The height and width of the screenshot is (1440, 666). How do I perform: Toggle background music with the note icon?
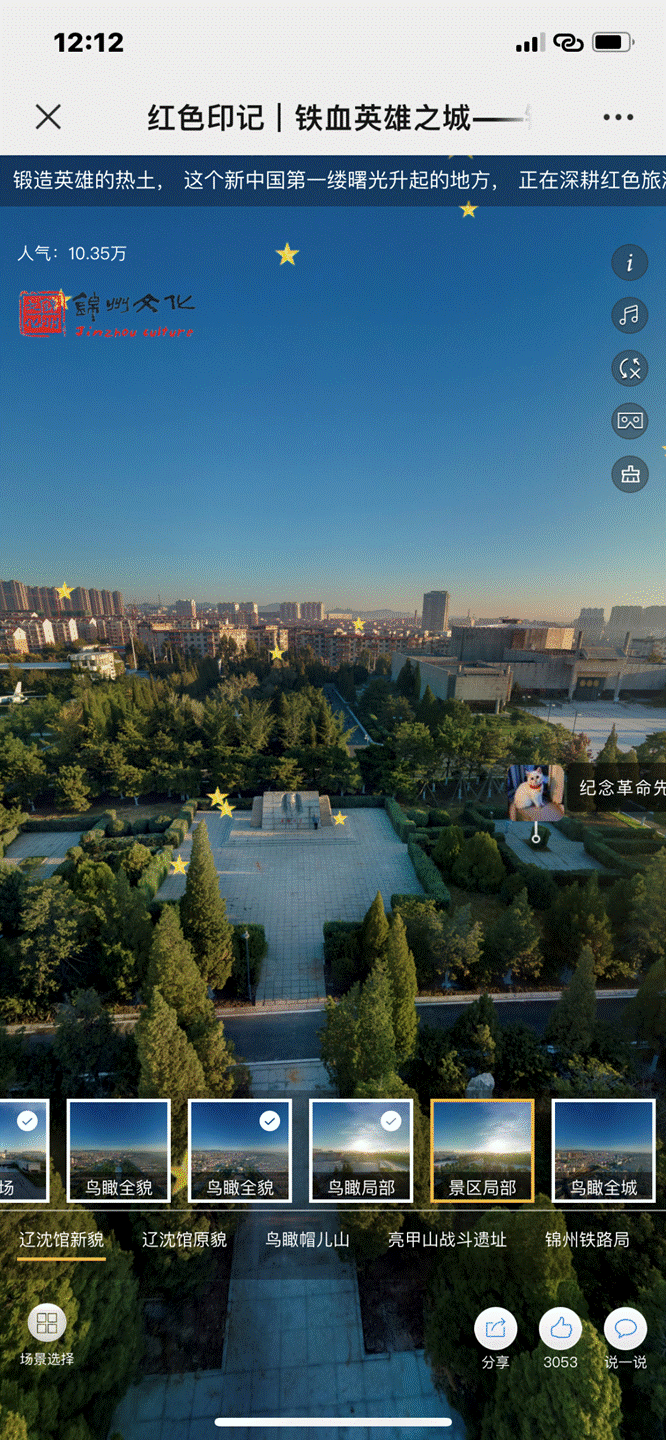pos(630,316)
